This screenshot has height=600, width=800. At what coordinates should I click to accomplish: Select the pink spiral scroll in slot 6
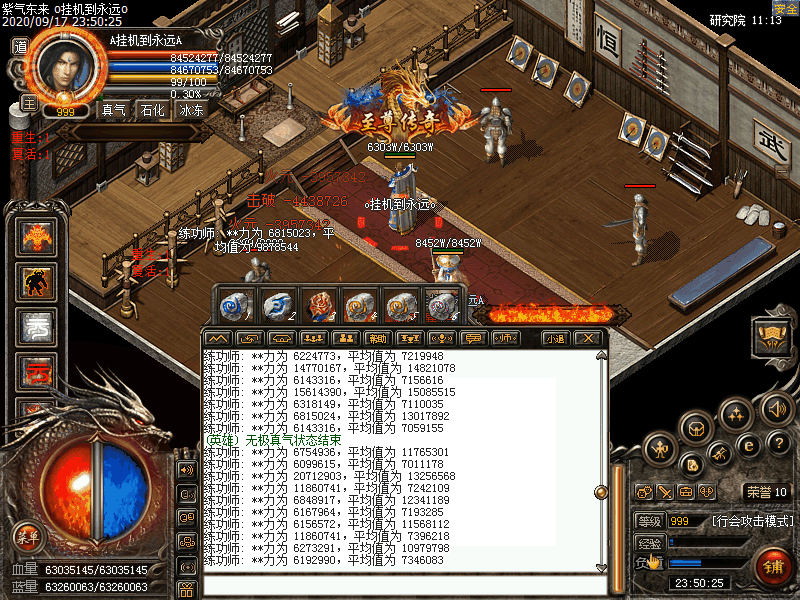pos(440,305)
